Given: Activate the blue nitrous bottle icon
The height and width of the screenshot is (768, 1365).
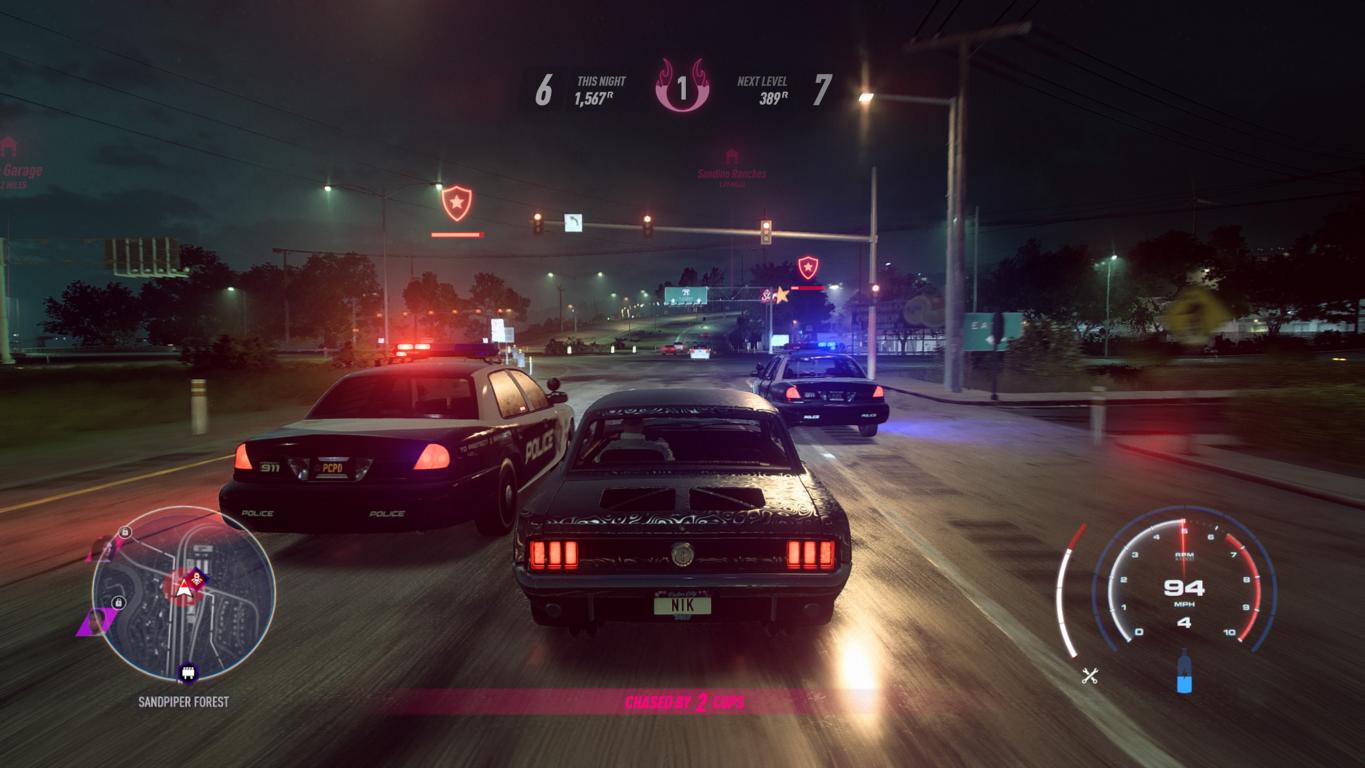Looking at the screenshot, I should click(1184, 672).
